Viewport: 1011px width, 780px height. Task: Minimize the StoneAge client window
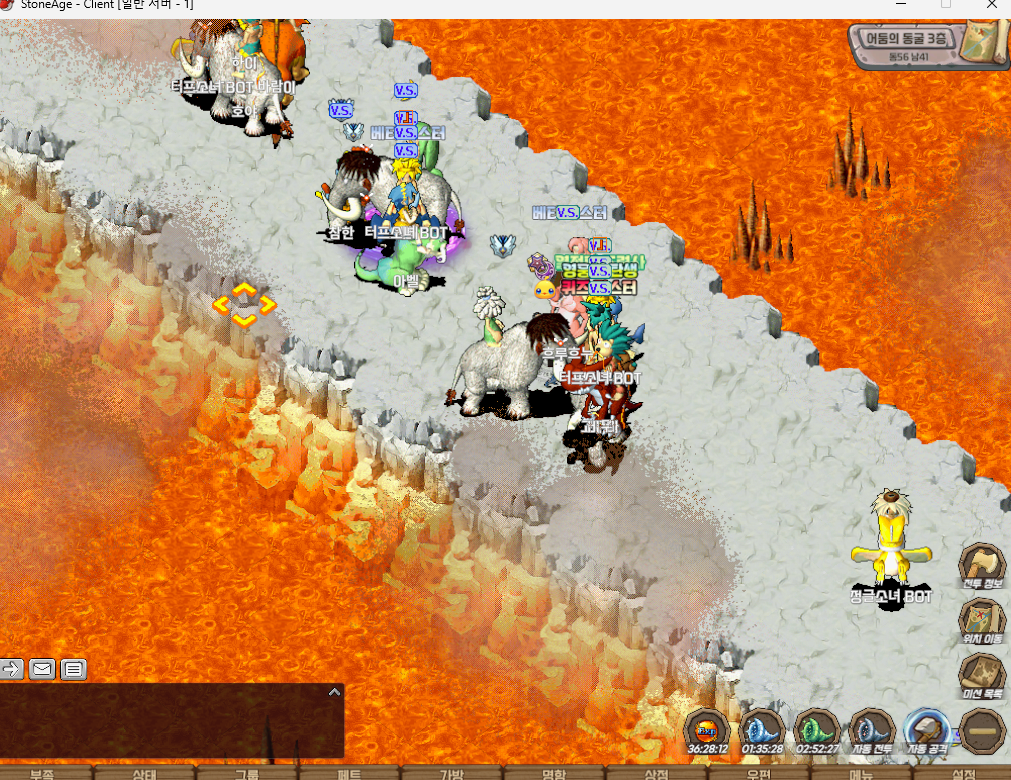pyautogui.click(x=899, y=5)
